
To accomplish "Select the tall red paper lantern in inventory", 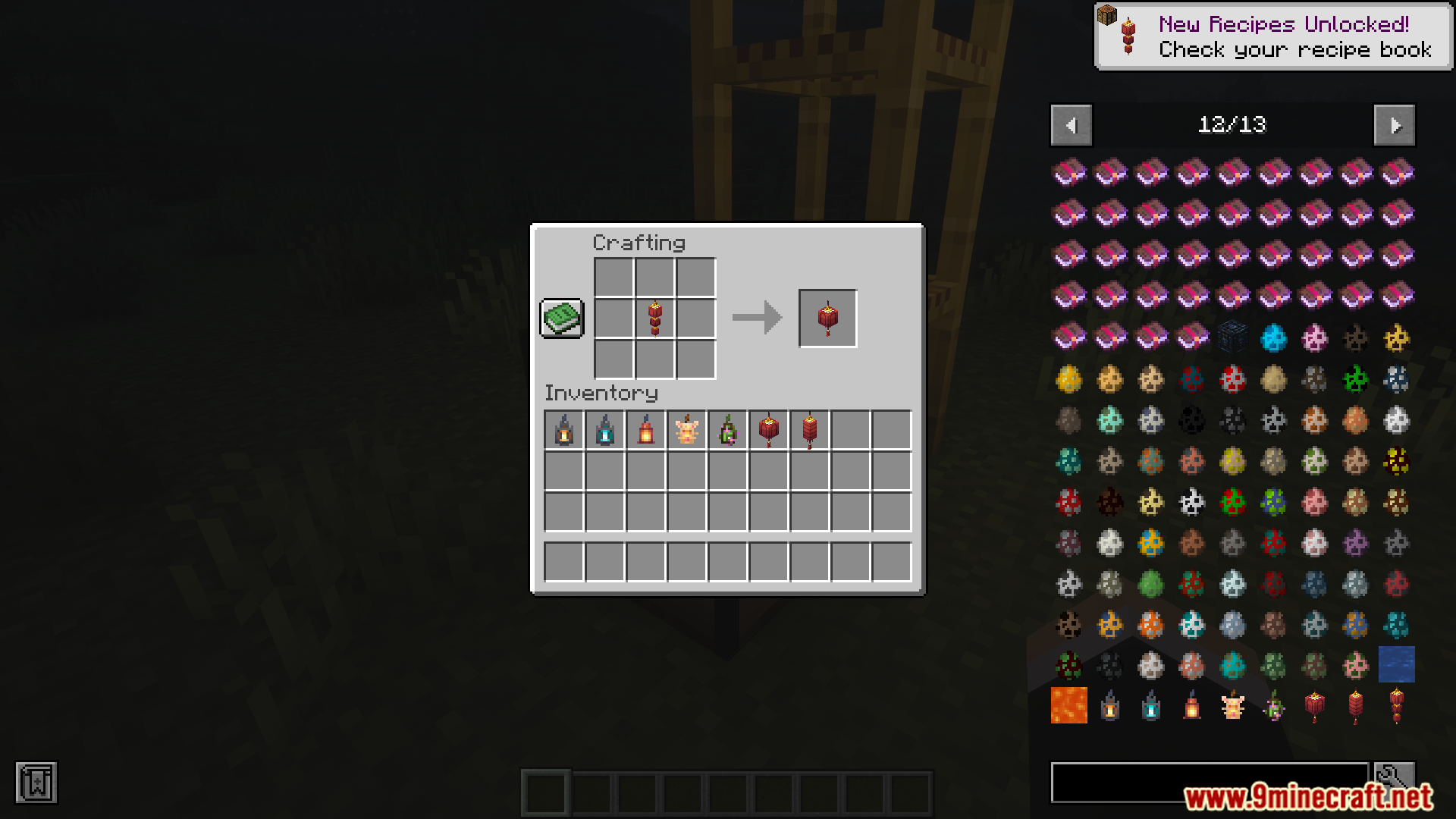I will click(810, 430).
